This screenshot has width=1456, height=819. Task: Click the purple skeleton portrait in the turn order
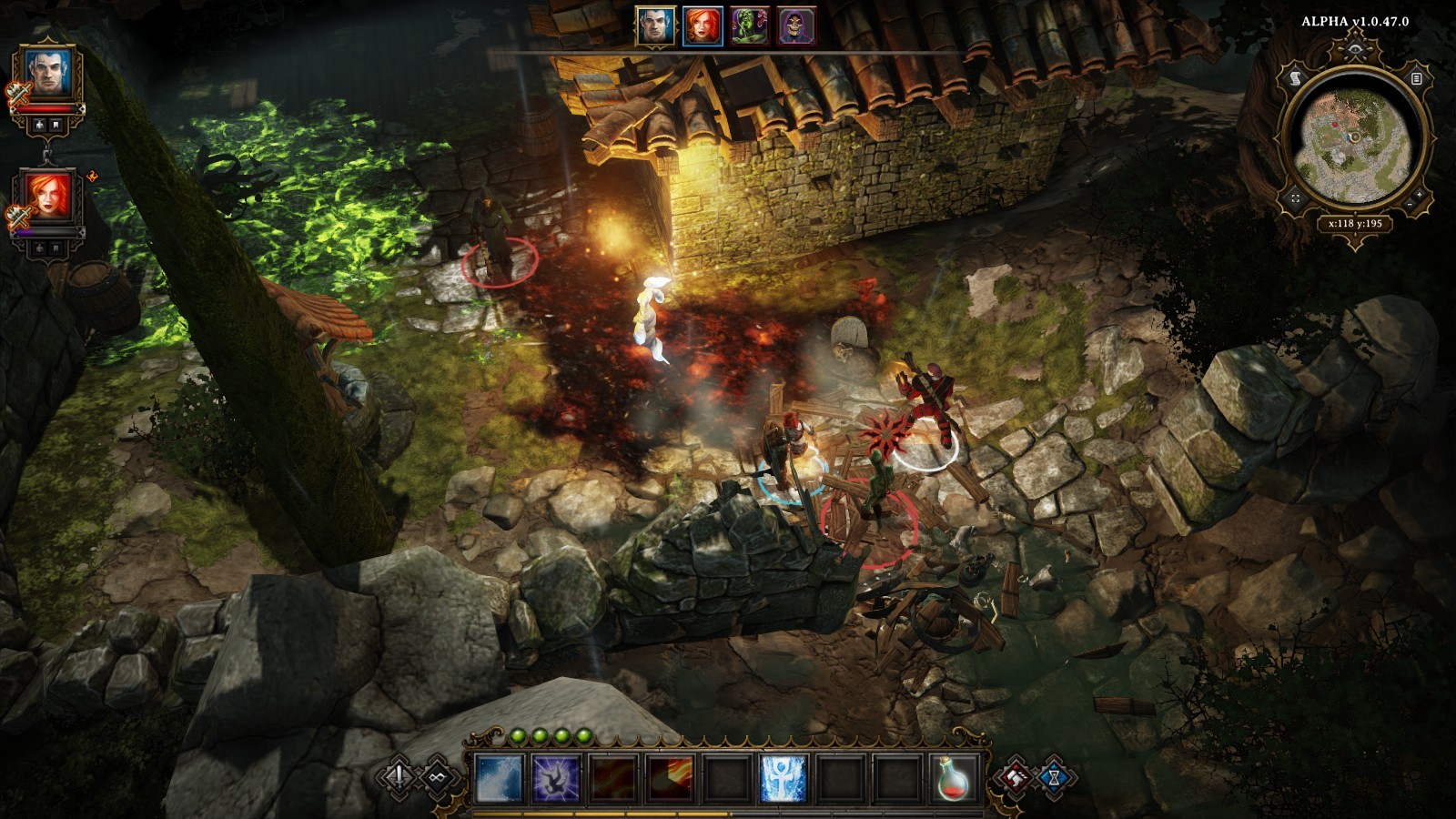[796, 27]
